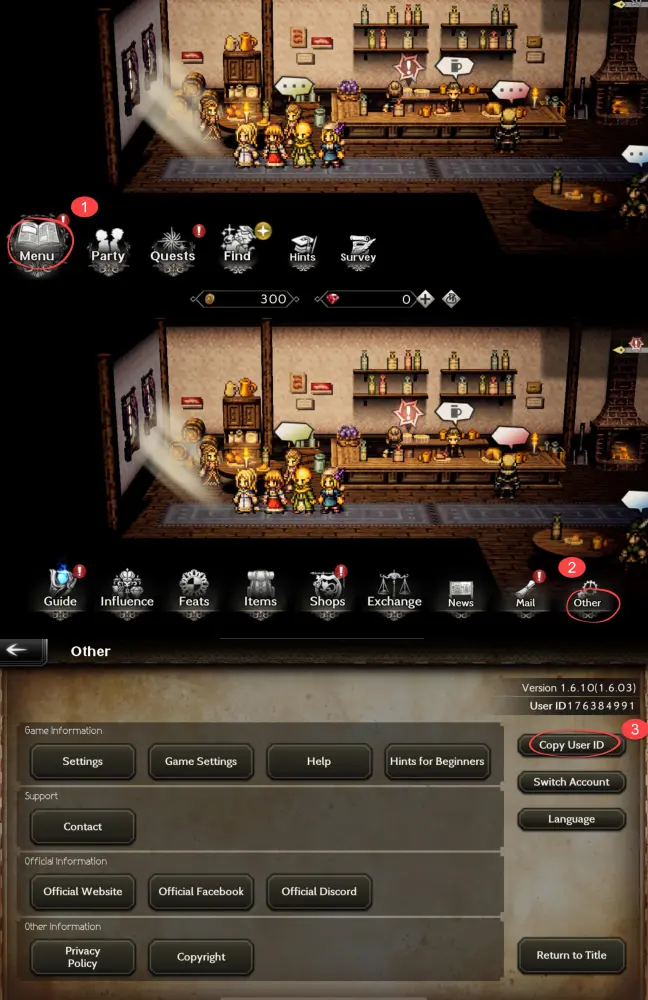Open the Guide menu entry
The width and height of the screenshot is (648, 1000).
(60, 589)
